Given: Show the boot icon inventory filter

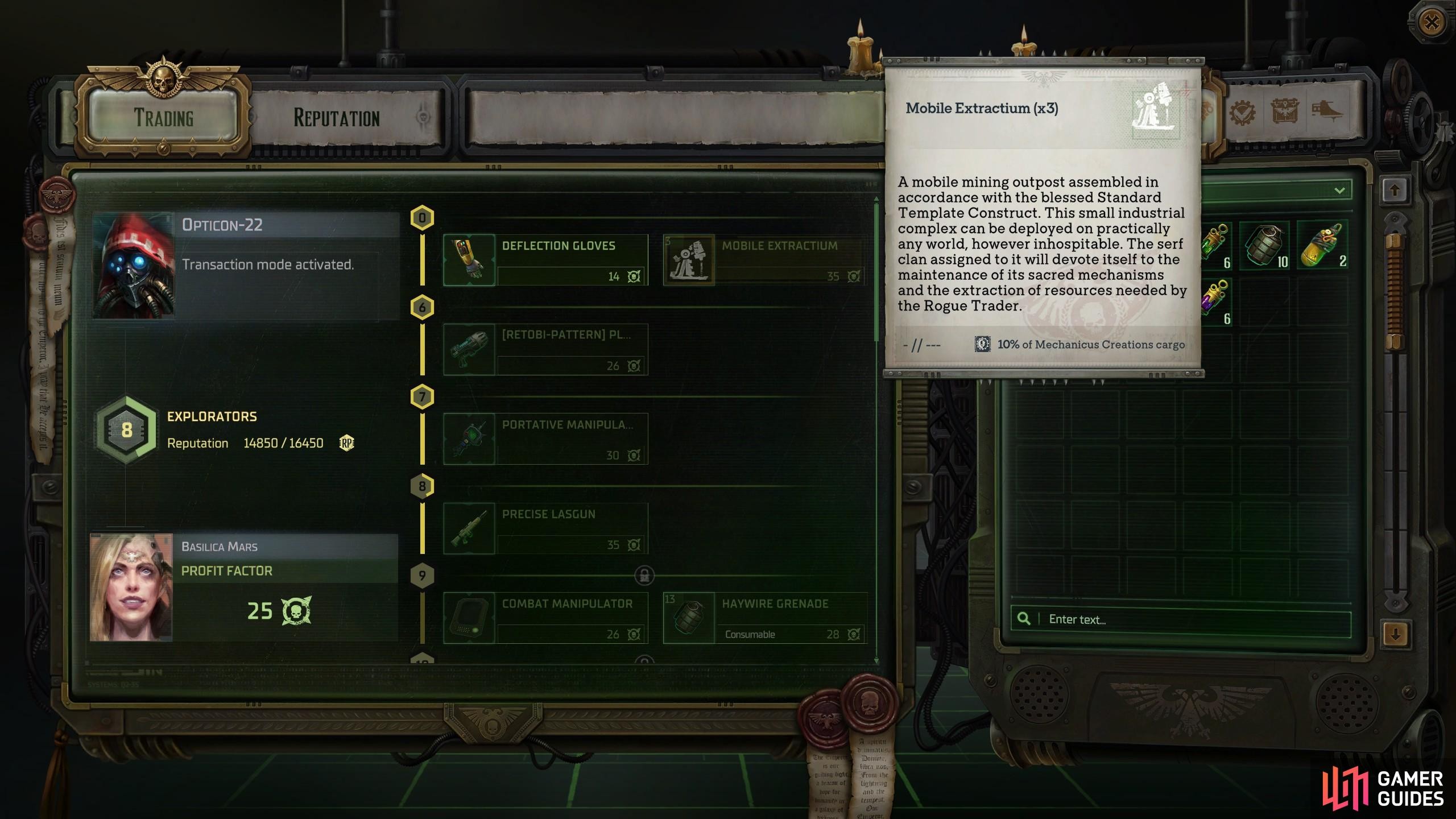Looking at the screenshot, I should point(1327,112).
